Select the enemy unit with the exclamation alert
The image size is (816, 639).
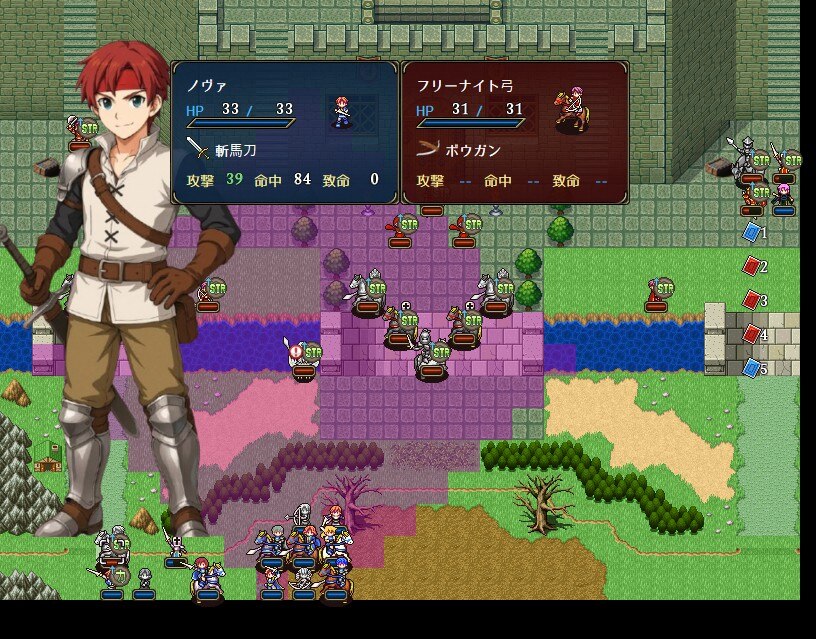point(302,358)
